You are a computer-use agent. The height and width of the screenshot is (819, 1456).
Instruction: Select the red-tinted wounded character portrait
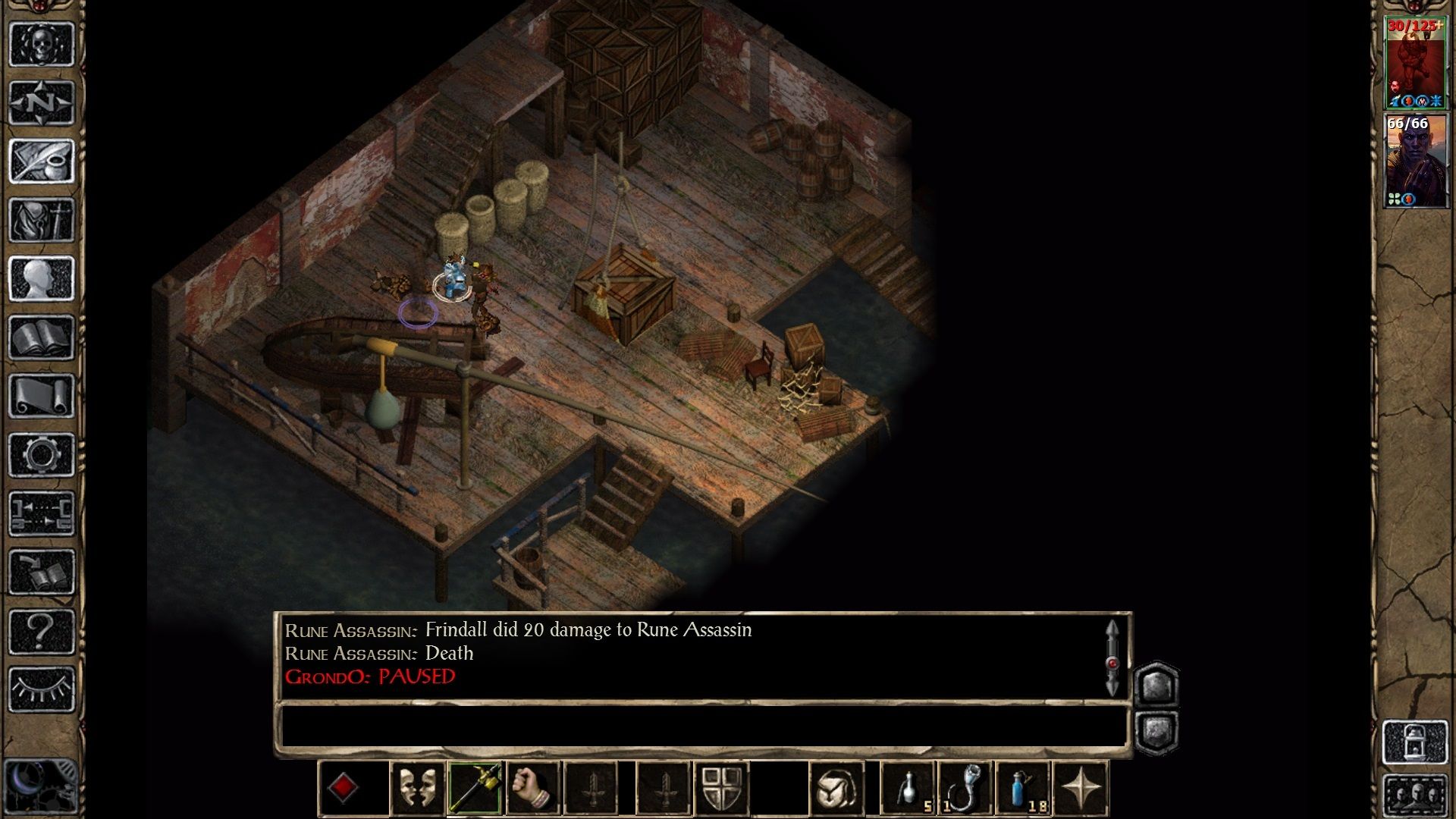[1415, 64]
